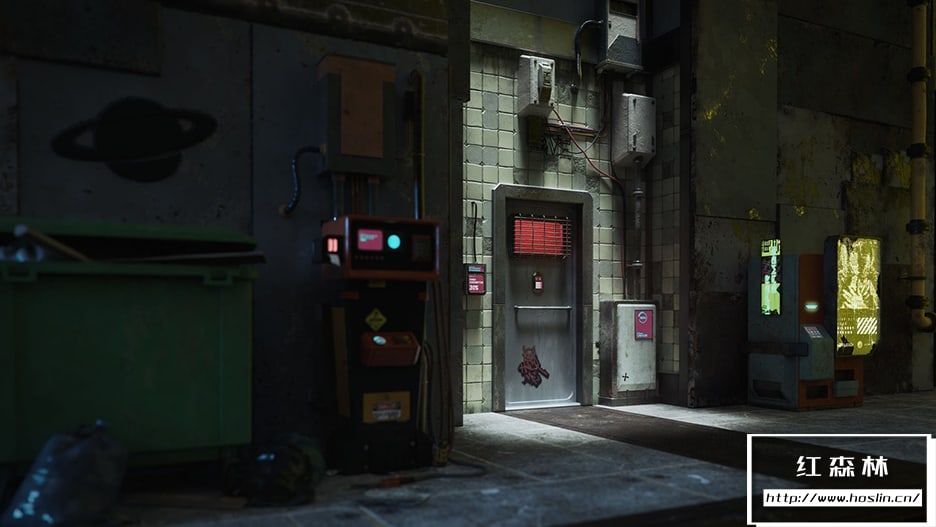Open the hoslin.cn watermark link
Image resolution: width=936 pixels, height=527 pixels.
pos(842,497)
